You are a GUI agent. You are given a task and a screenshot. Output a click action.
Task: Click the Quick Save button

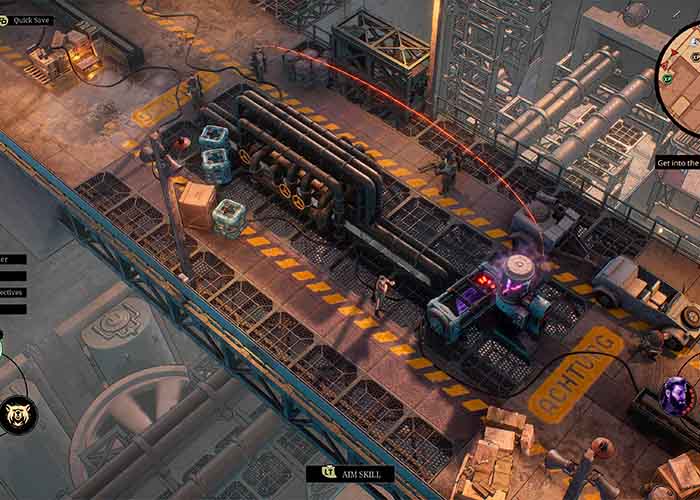pos(32,19)
